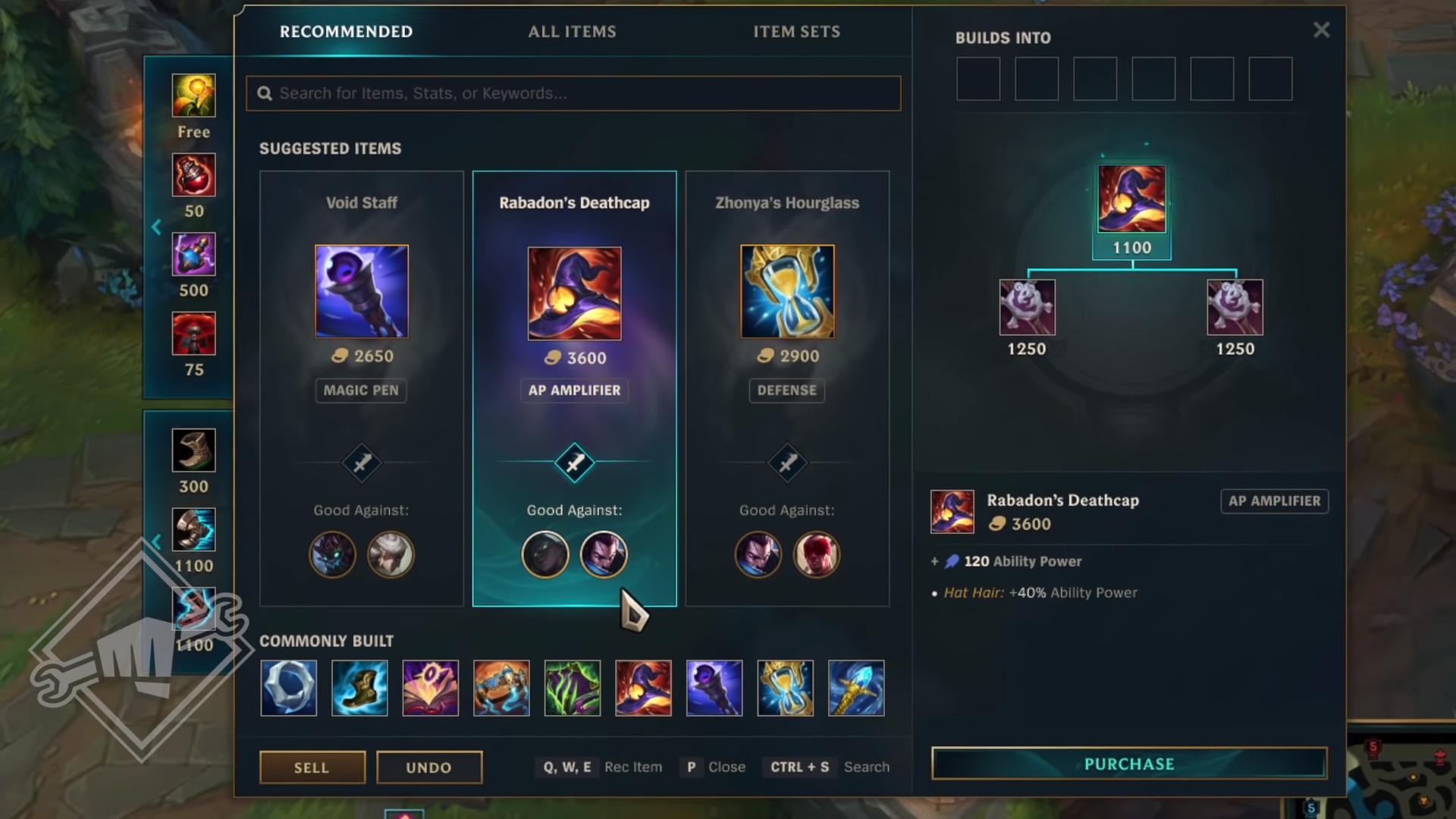Click the Sell button
Image resolution: width=1456 pixels, height=819 pixels.
point(312,767)
